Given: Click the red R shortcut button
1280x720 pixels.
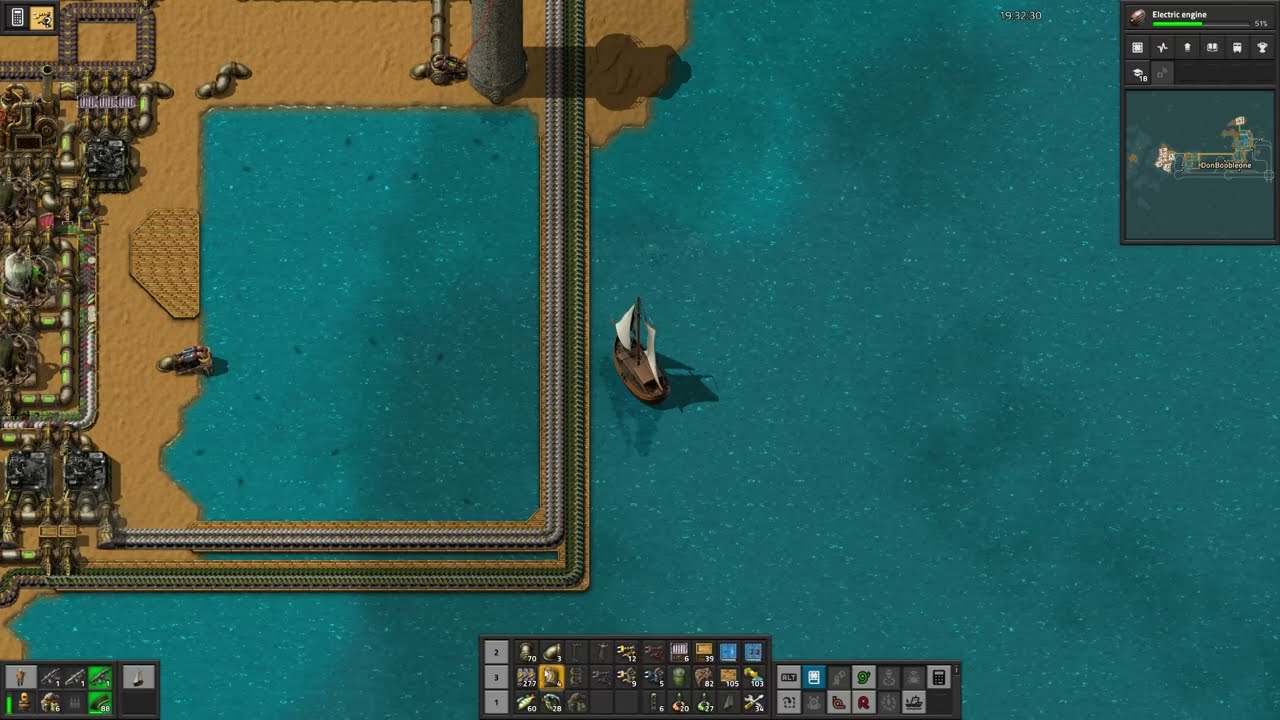Looking at the screenshot, I should pyautogui.click(x=863, y=703).
